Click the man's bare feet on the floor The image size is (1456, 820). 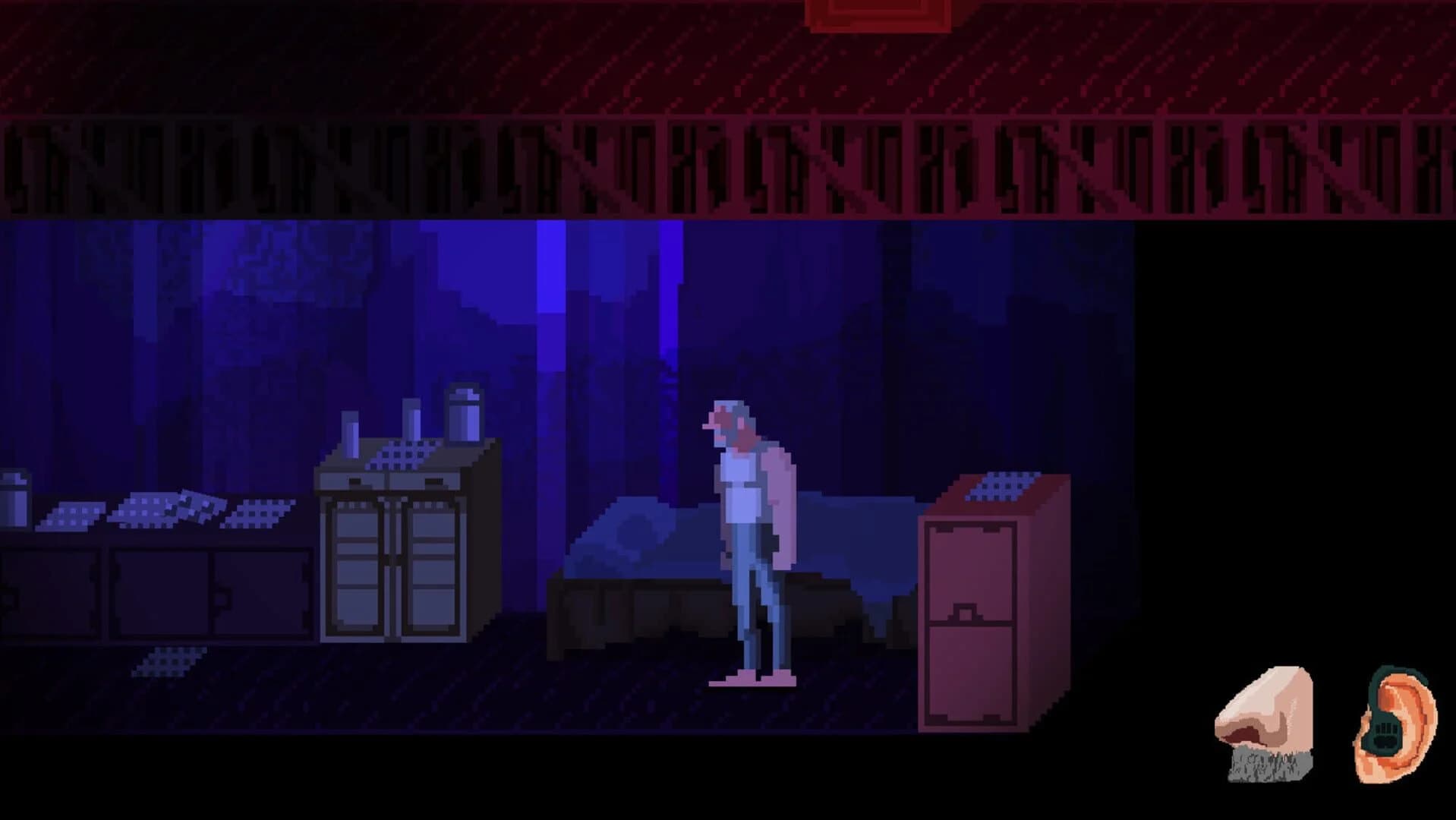click(x=752, y=680)
